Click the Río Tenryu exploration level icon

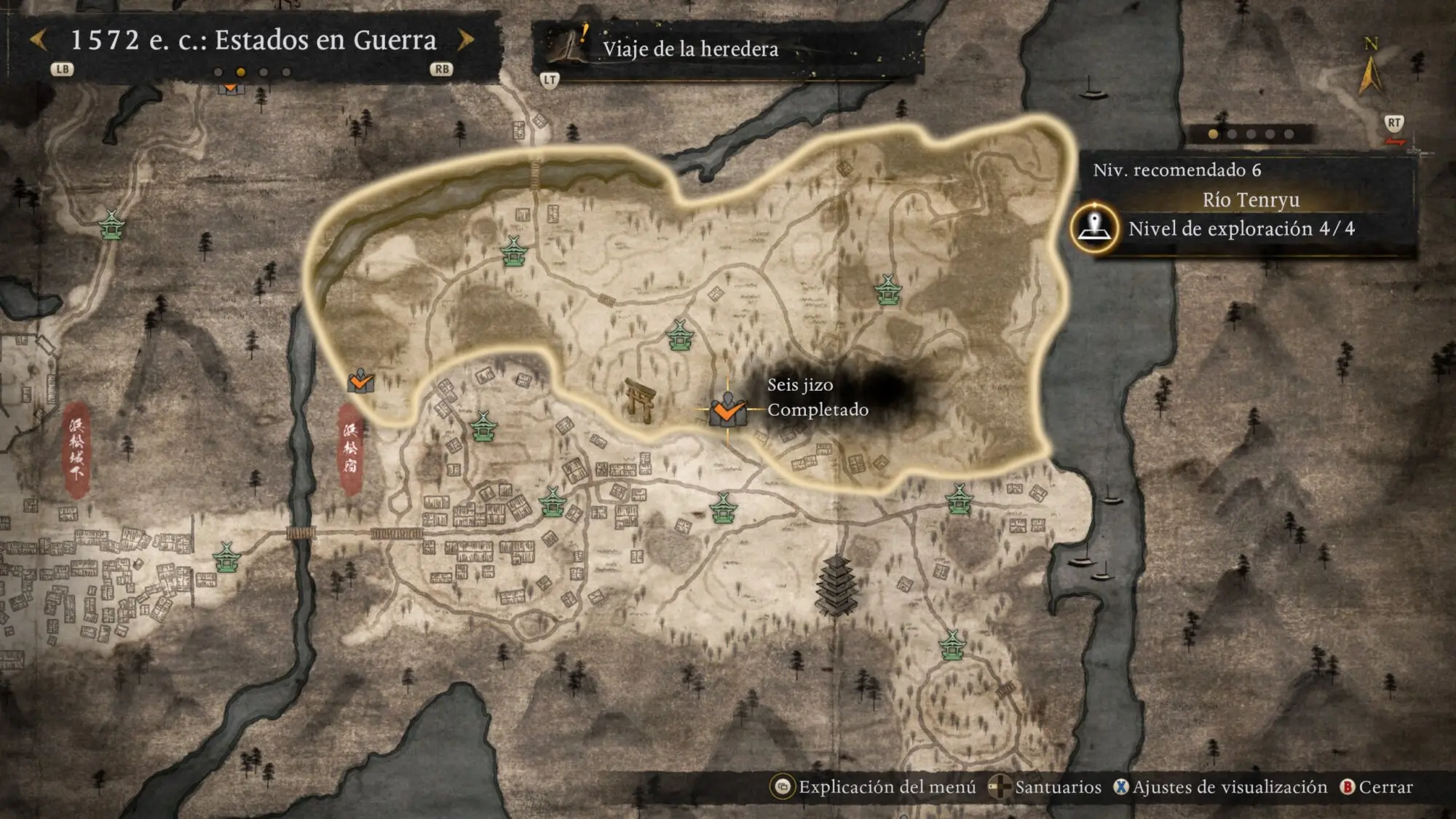pyautogui.click(x=1094, y=228)
